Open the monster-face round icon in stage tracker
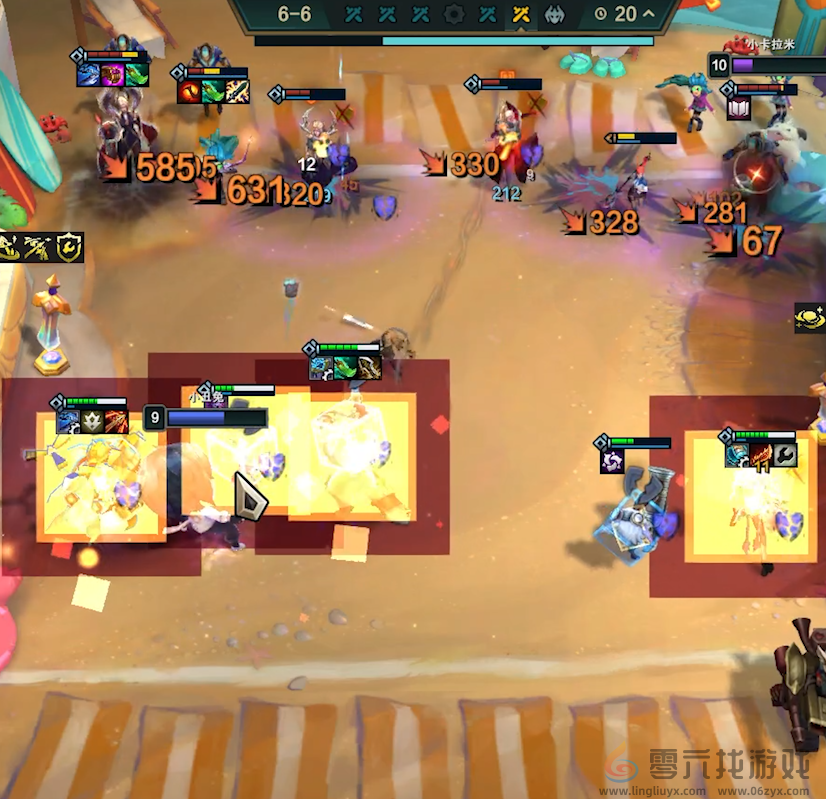The height and width of the screenshot is (799, 826). tap(553, 14)
